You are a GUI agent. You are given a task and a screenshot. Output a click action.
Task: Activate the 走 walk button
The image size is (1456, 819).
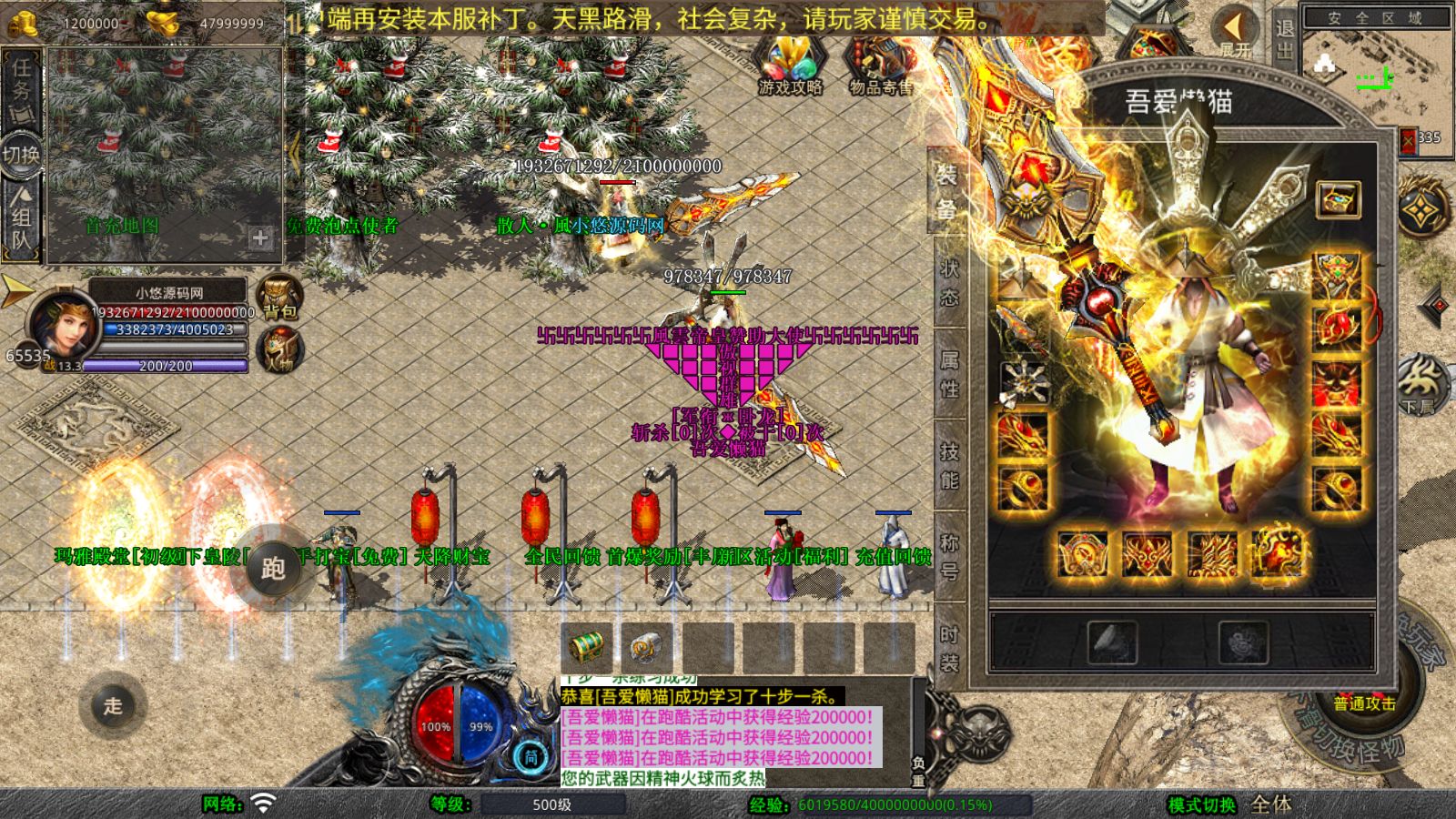click(113, 705)
